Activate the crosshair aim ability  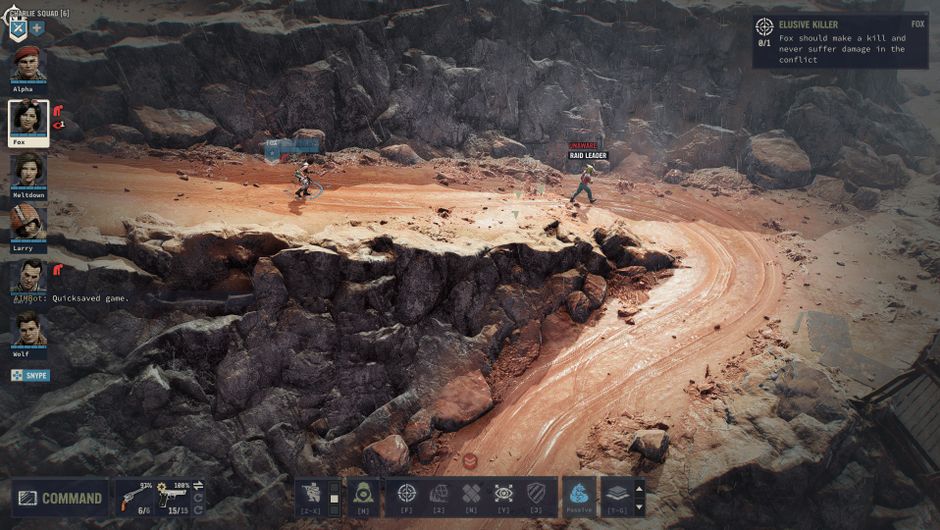click(x=406, y=493)
